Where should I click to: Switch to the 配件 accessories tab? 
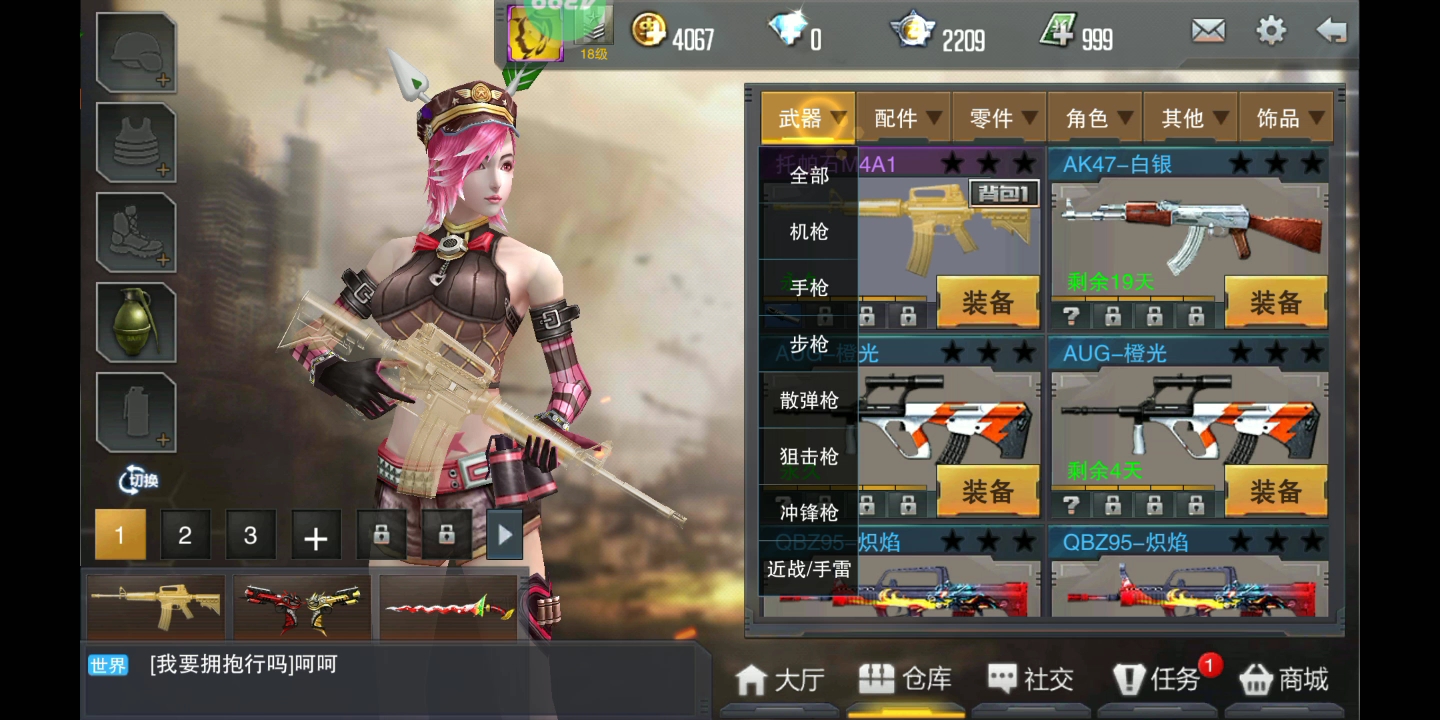[903, 119]
